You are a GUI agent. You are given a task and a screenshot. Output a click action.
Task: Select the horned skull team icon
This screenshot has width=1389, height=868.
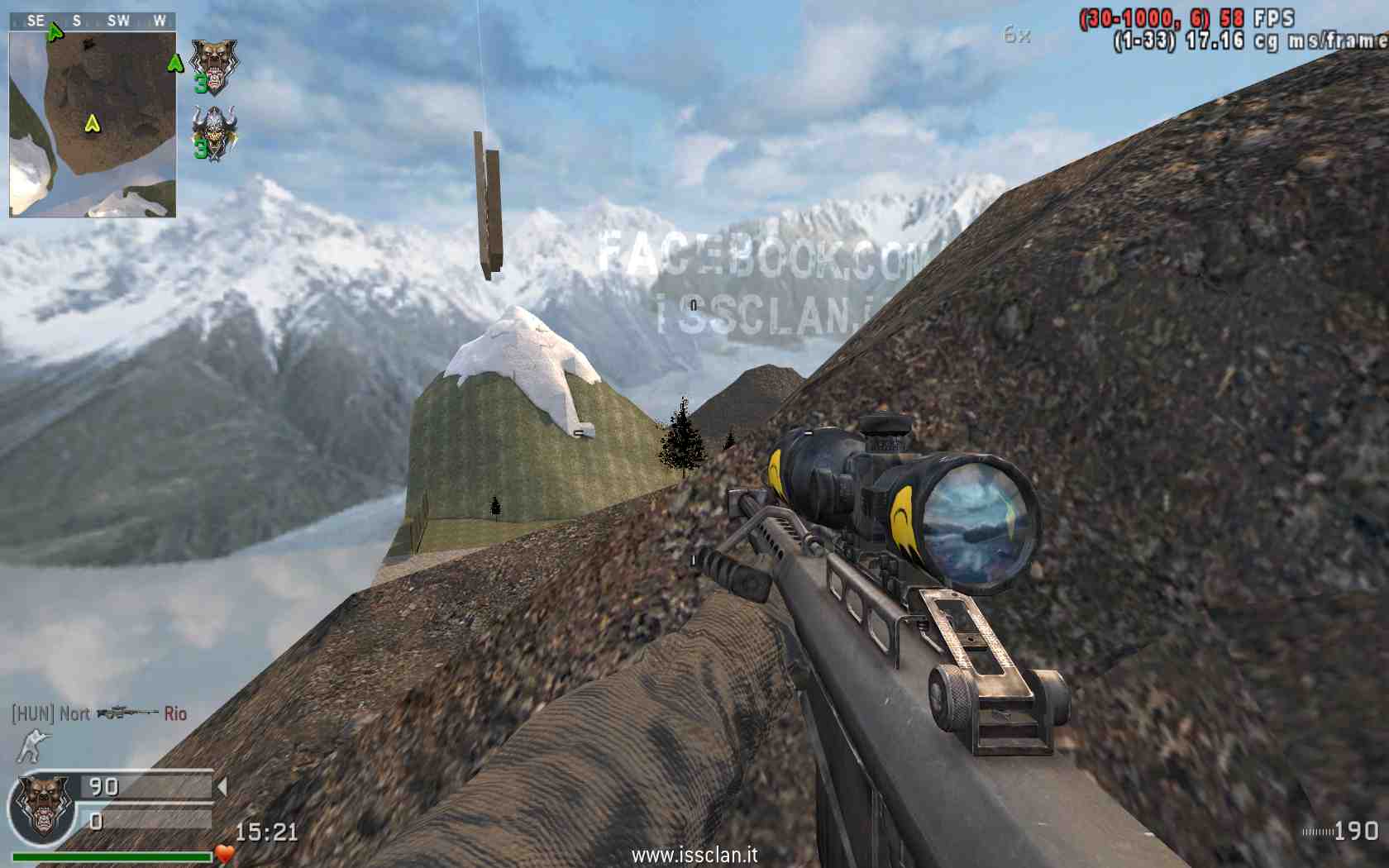[x=213, y=131]
